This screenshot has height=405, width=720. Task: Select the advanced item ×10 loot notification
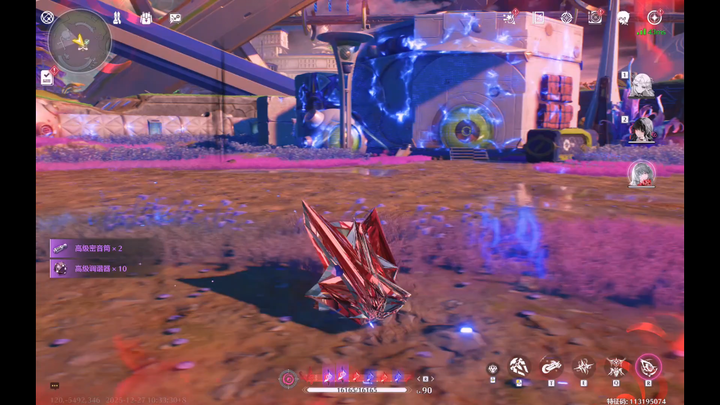click(100, 268)
